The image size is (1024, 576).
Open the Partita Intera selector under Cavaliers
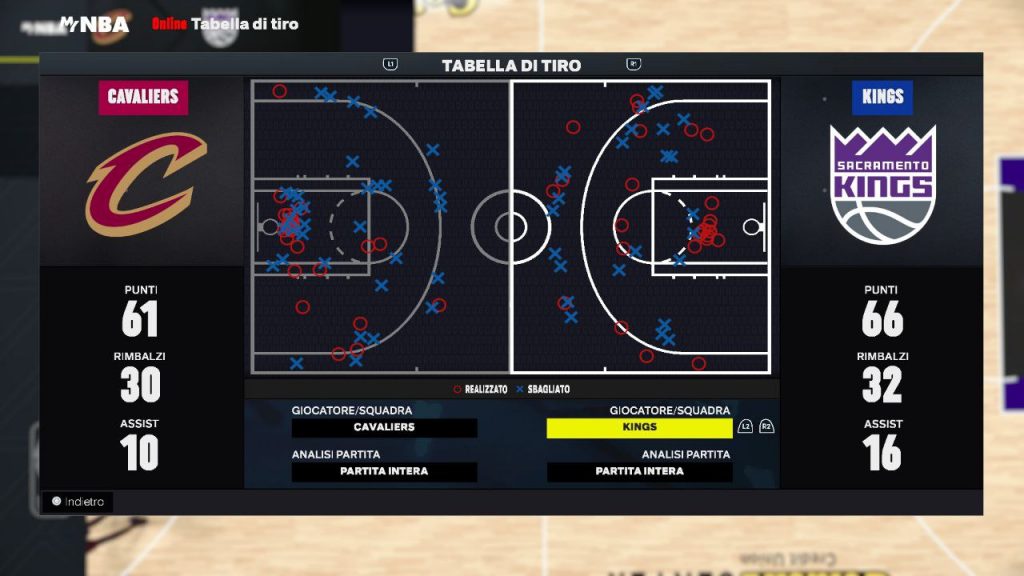point(384,472)
